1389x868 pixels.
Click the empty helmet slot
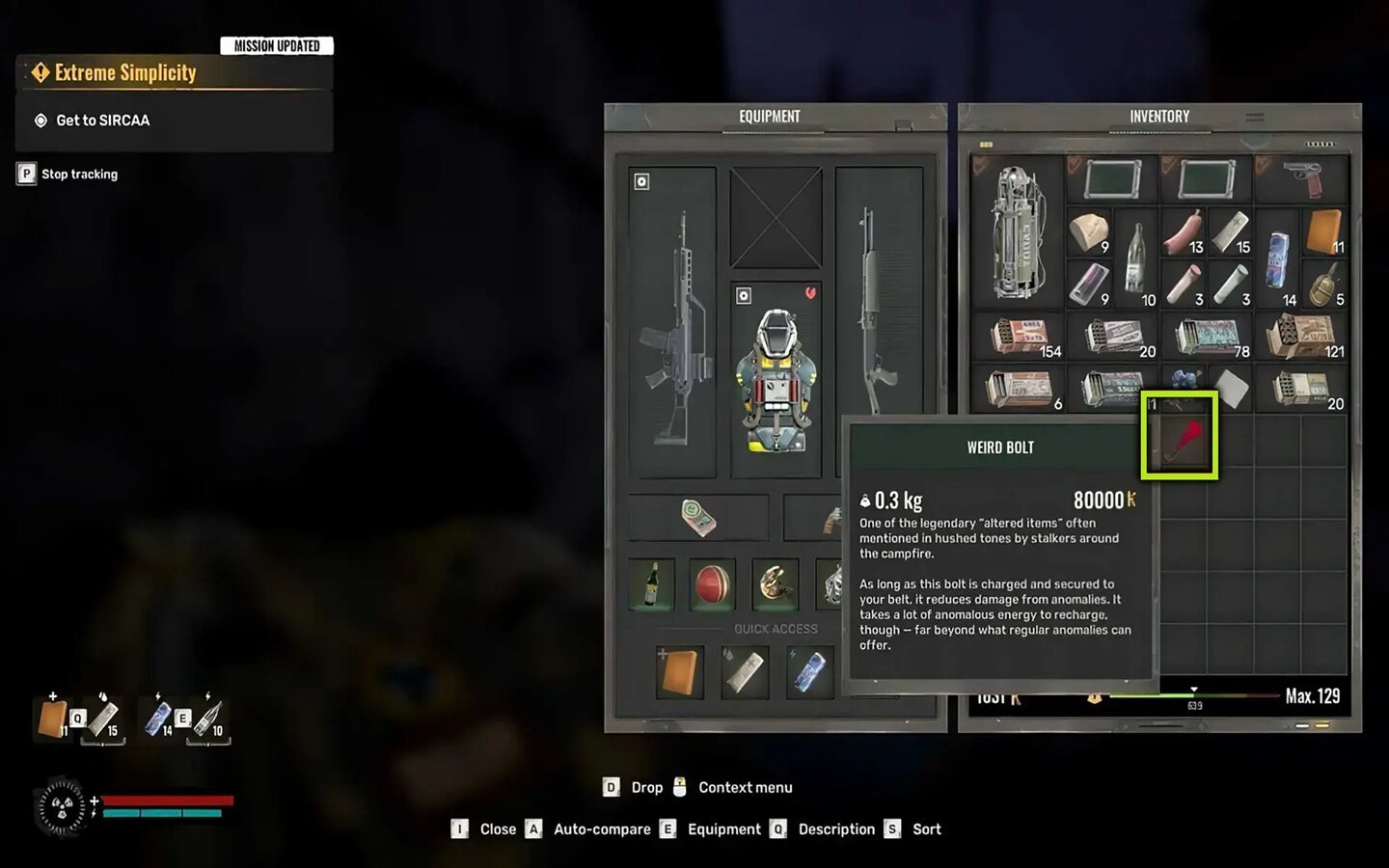(776, 218)
